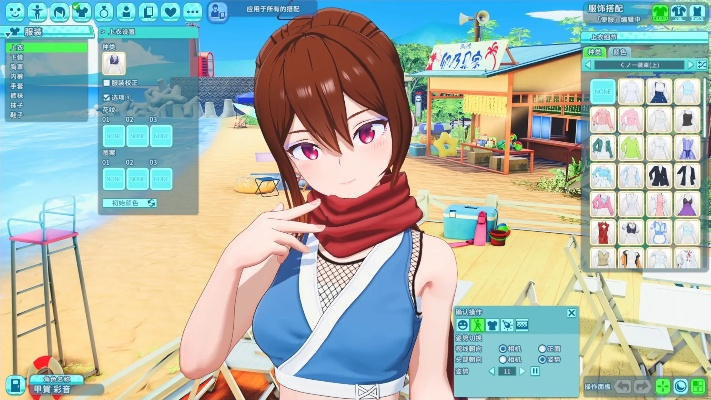This screenshot has height=400, width=711.
Task: Pause the pose animation
Action: [x=535, y=371]
